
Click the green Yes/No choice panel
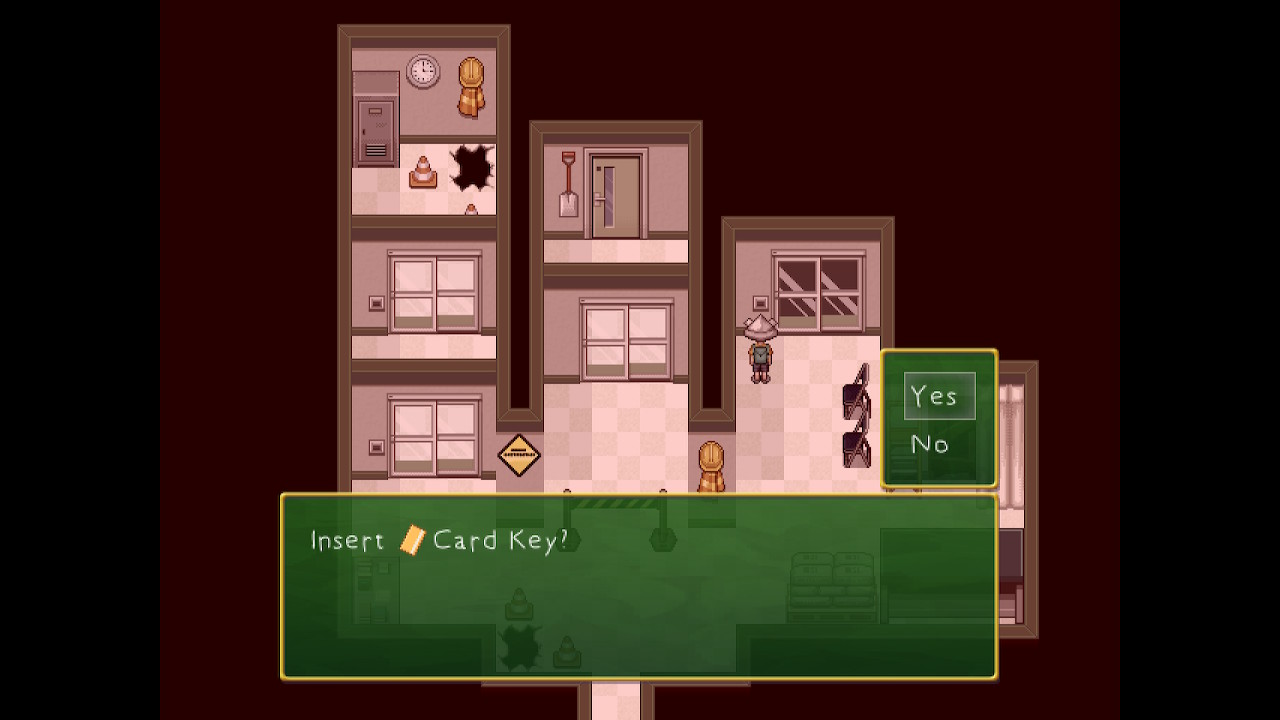tap(938, 418)
